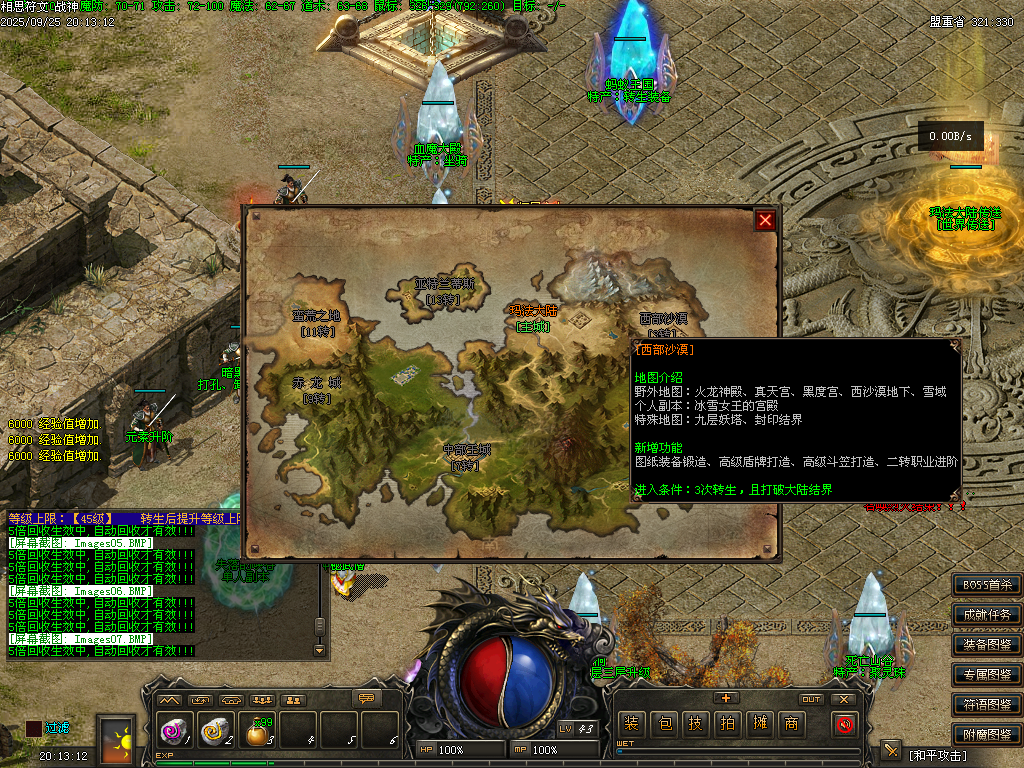Close the world map window
The image size is (1024, 768).
[765, 220]
